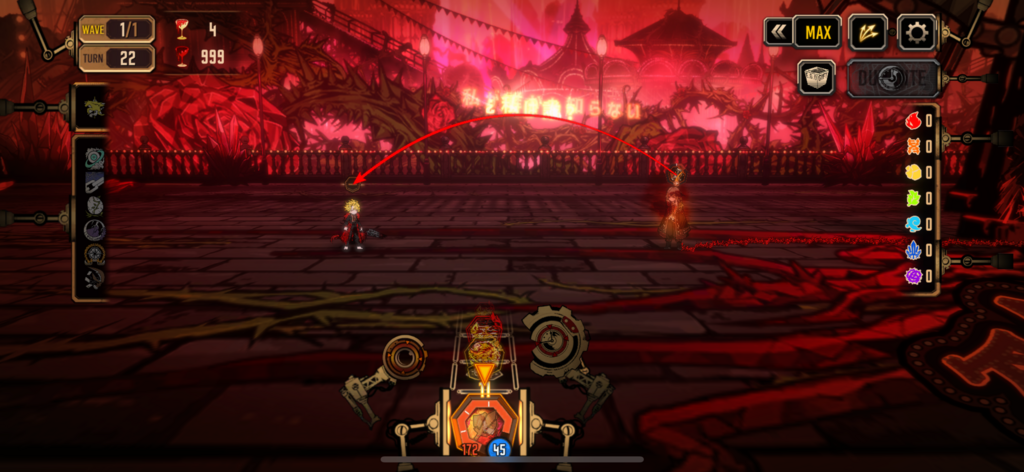Click the yellow element icon

pos(913,172)
